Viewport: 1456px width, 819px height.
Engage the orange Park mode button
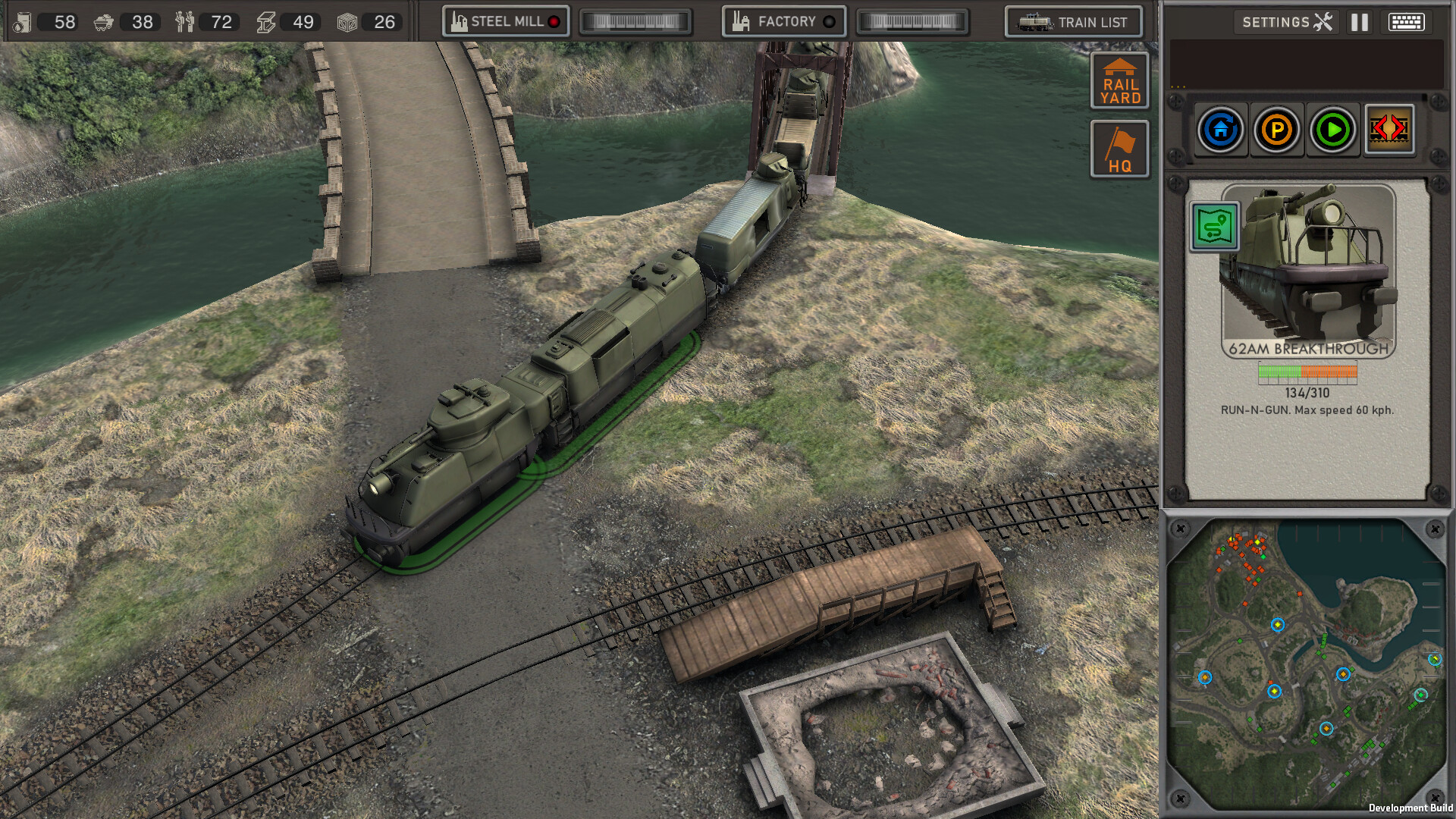pyautogui.click(x=1277, y=130)
